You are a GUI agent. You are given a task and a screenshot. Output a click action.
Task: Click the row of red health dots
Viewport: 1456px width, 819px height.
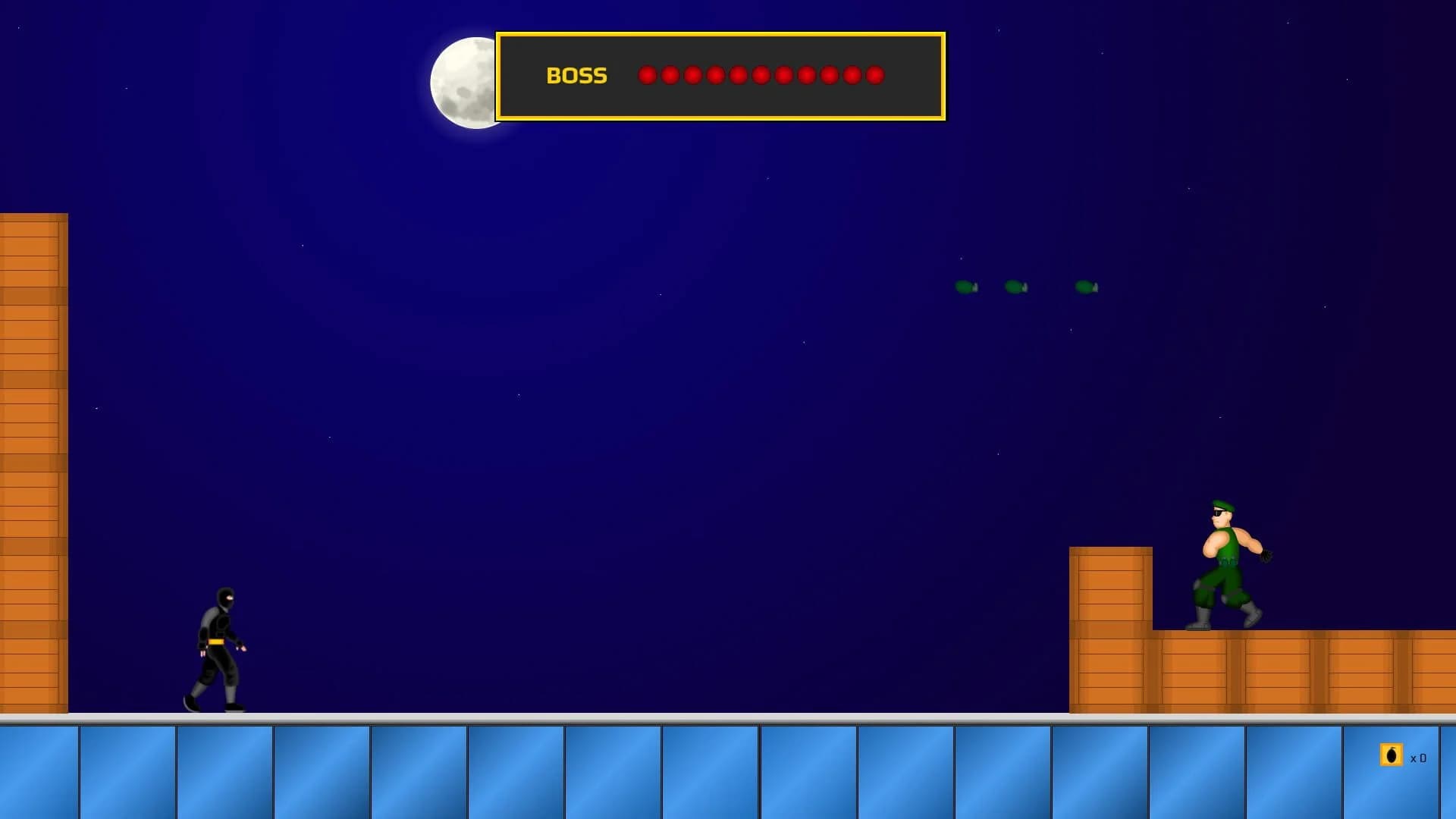pyautogui.click(x=762, y=75)
